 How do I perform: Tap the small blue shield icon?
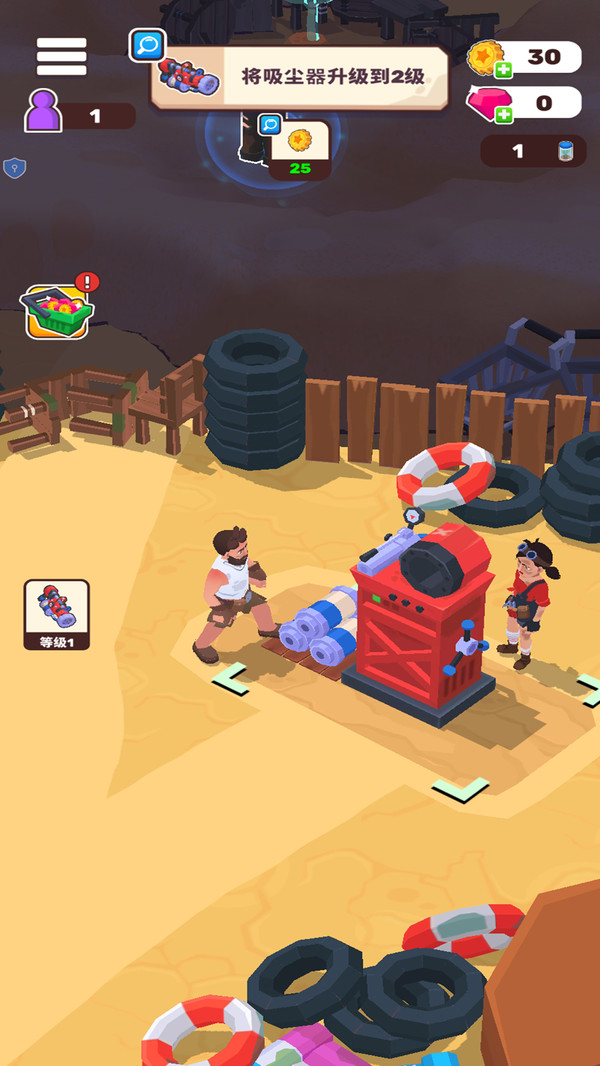pos(14,167)
